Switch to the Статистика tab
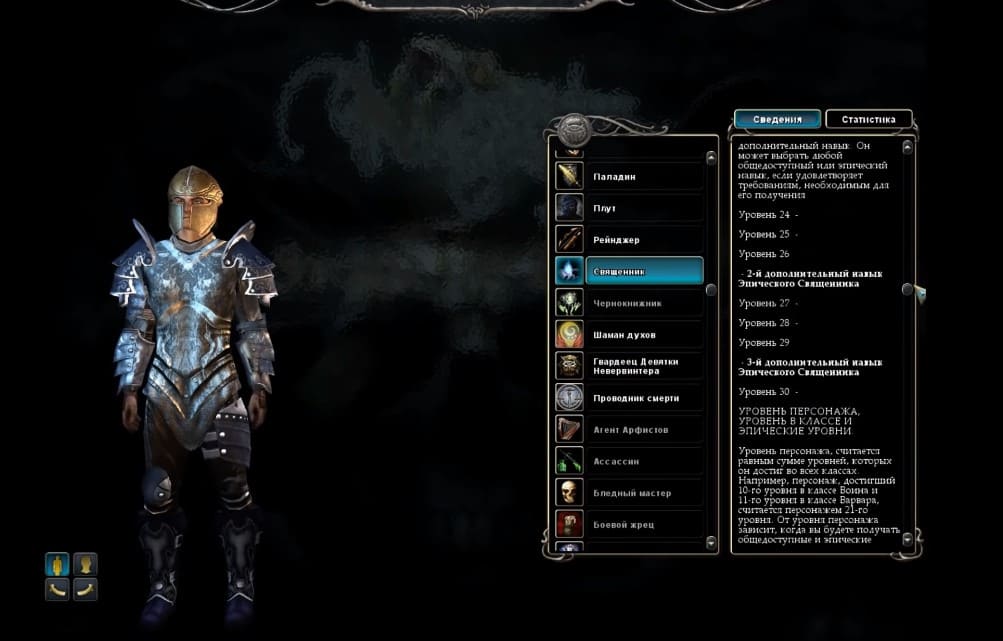This screenshot has height=641, width=1003. click(868, 120)
